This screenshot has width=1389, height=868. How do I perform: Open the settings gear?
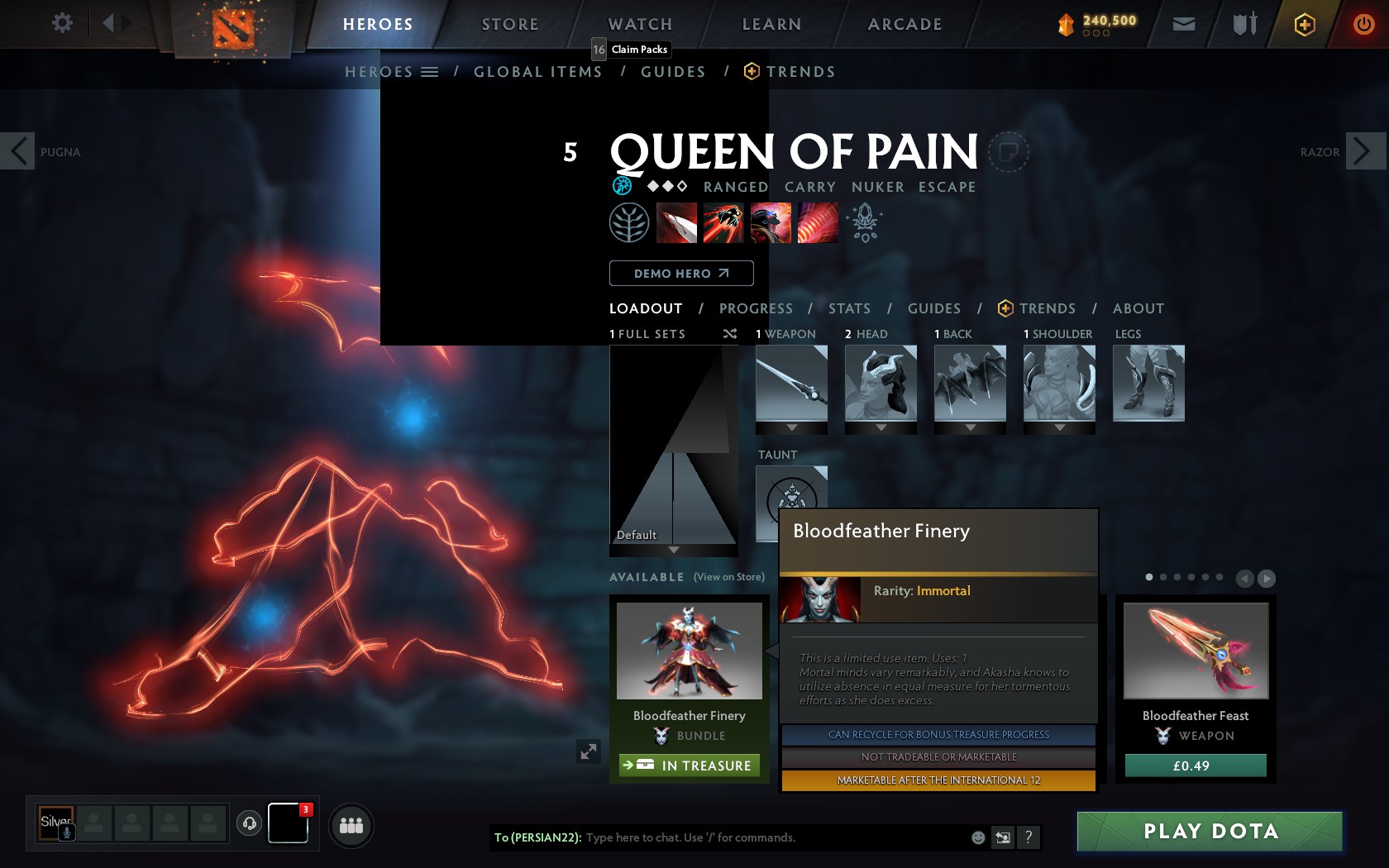pyautogui.click(x=60, y=23)
